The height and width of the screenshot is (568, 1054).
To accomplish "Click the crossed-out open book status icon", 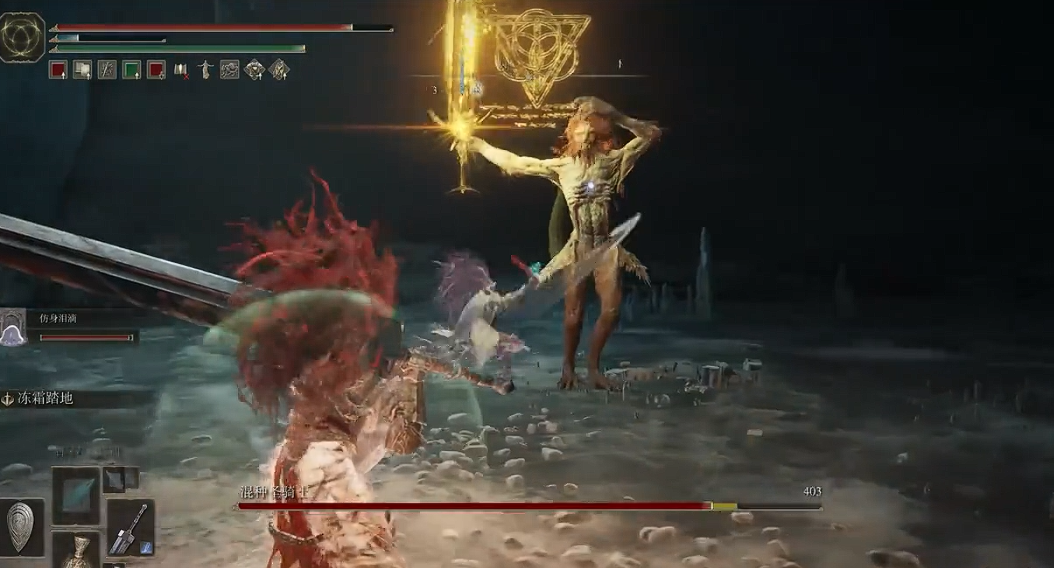I will click(x=181, y=70).
